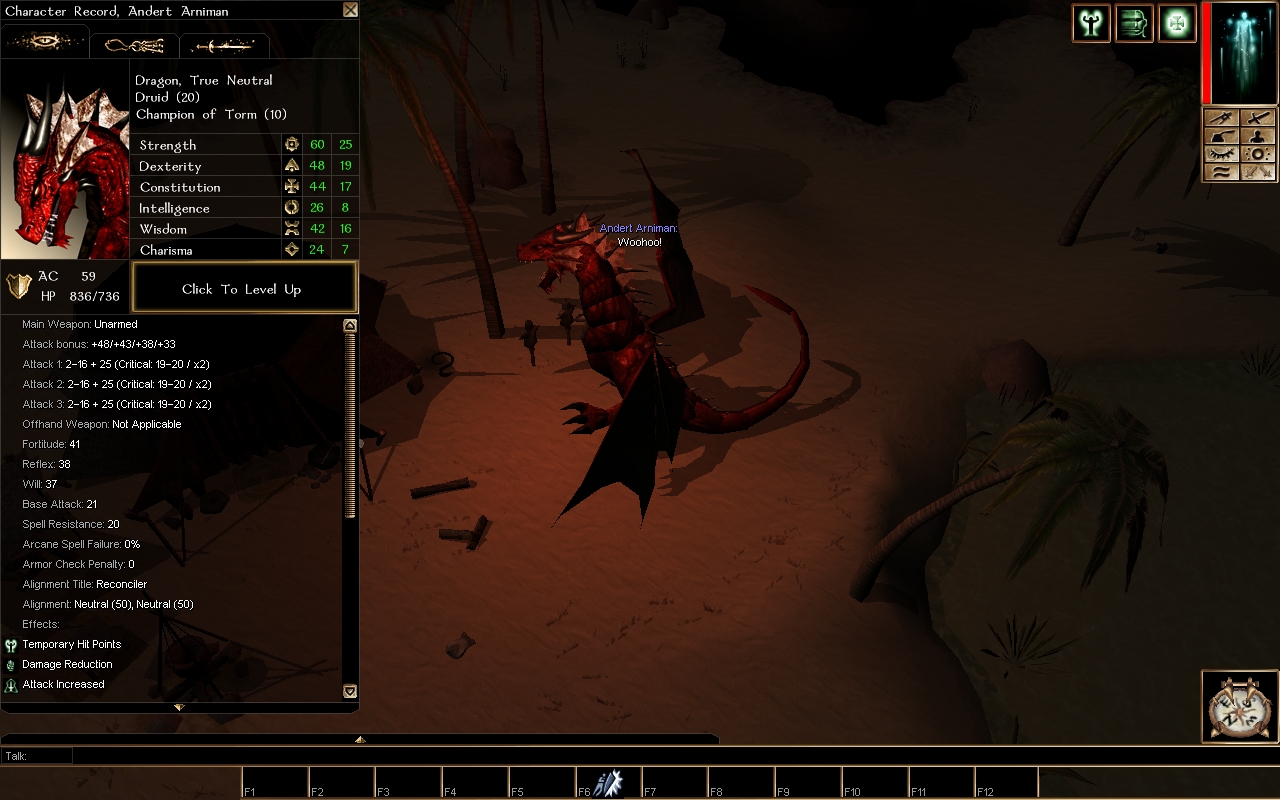Select the glowing cross effect icon

(x=1177, y=23)
